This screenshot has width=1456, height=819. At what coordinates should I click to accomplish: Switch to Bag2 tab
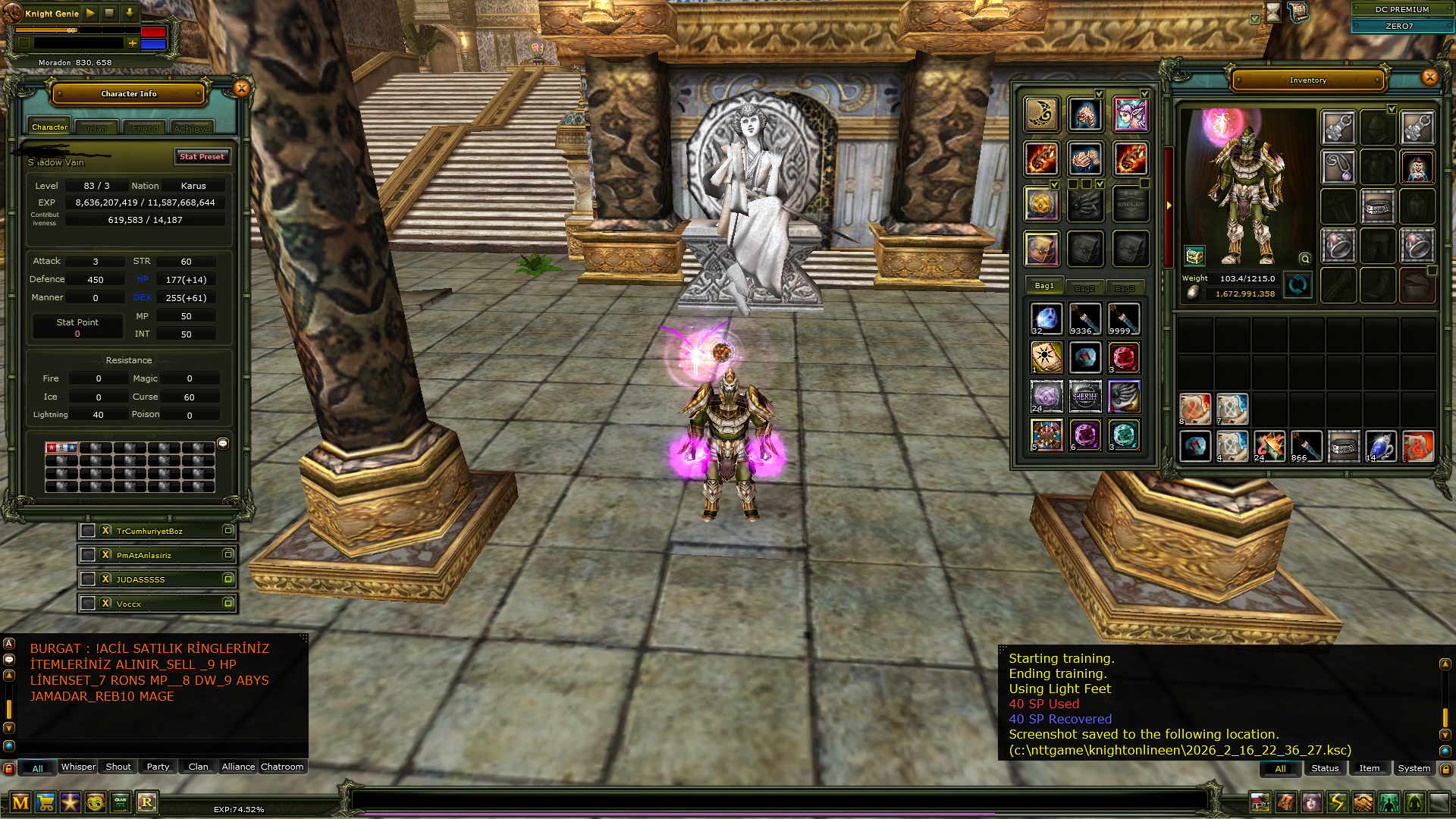pos(1084,287)
